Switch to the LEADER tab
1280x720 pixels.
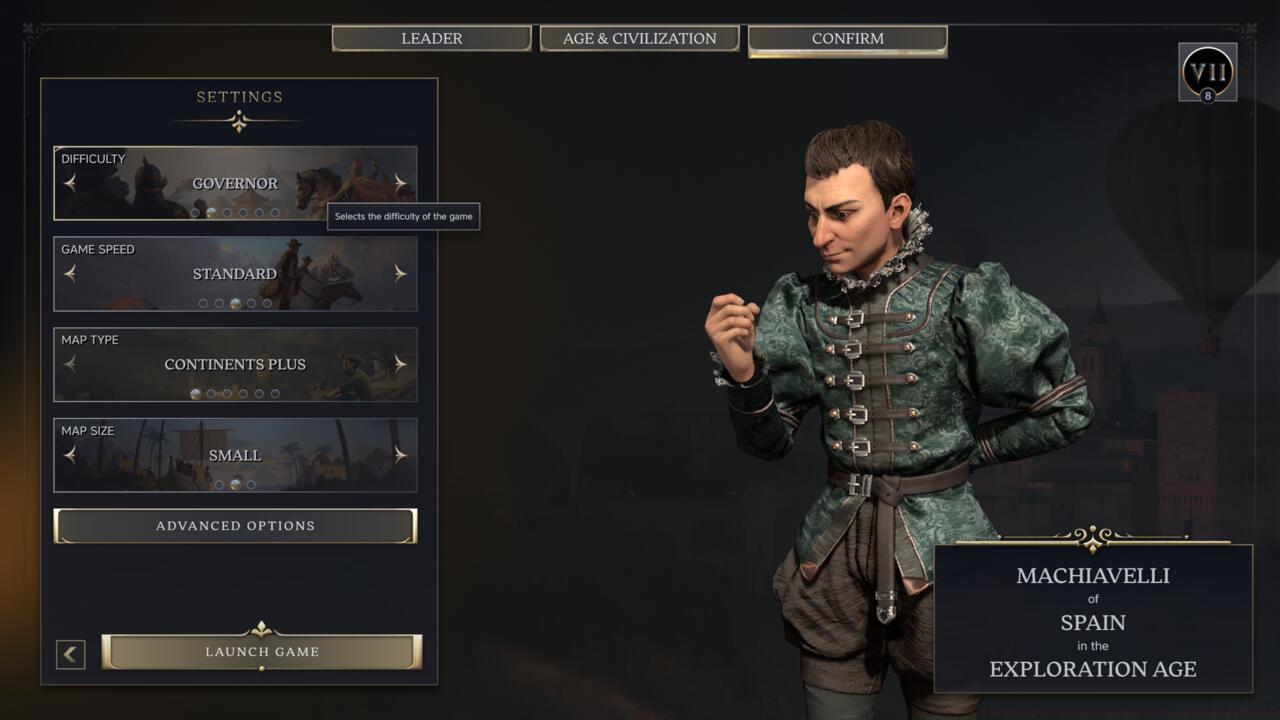[x=432, y=38]
